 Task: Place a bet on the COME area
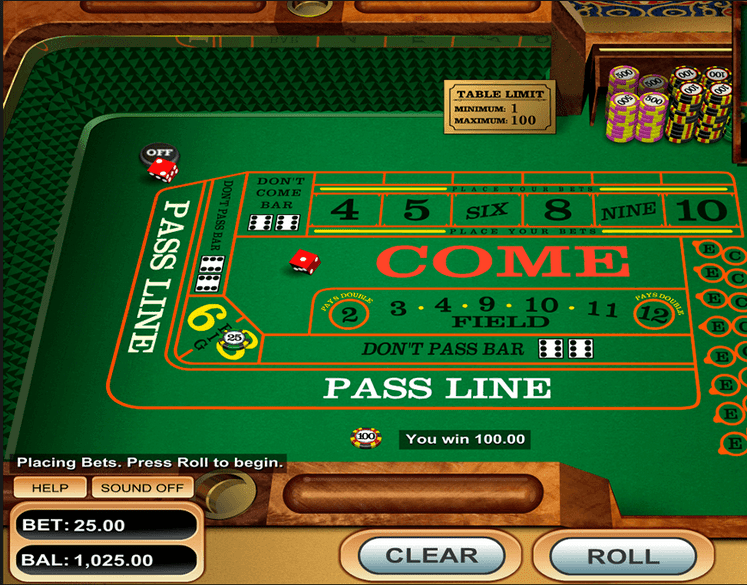point(503,262)
